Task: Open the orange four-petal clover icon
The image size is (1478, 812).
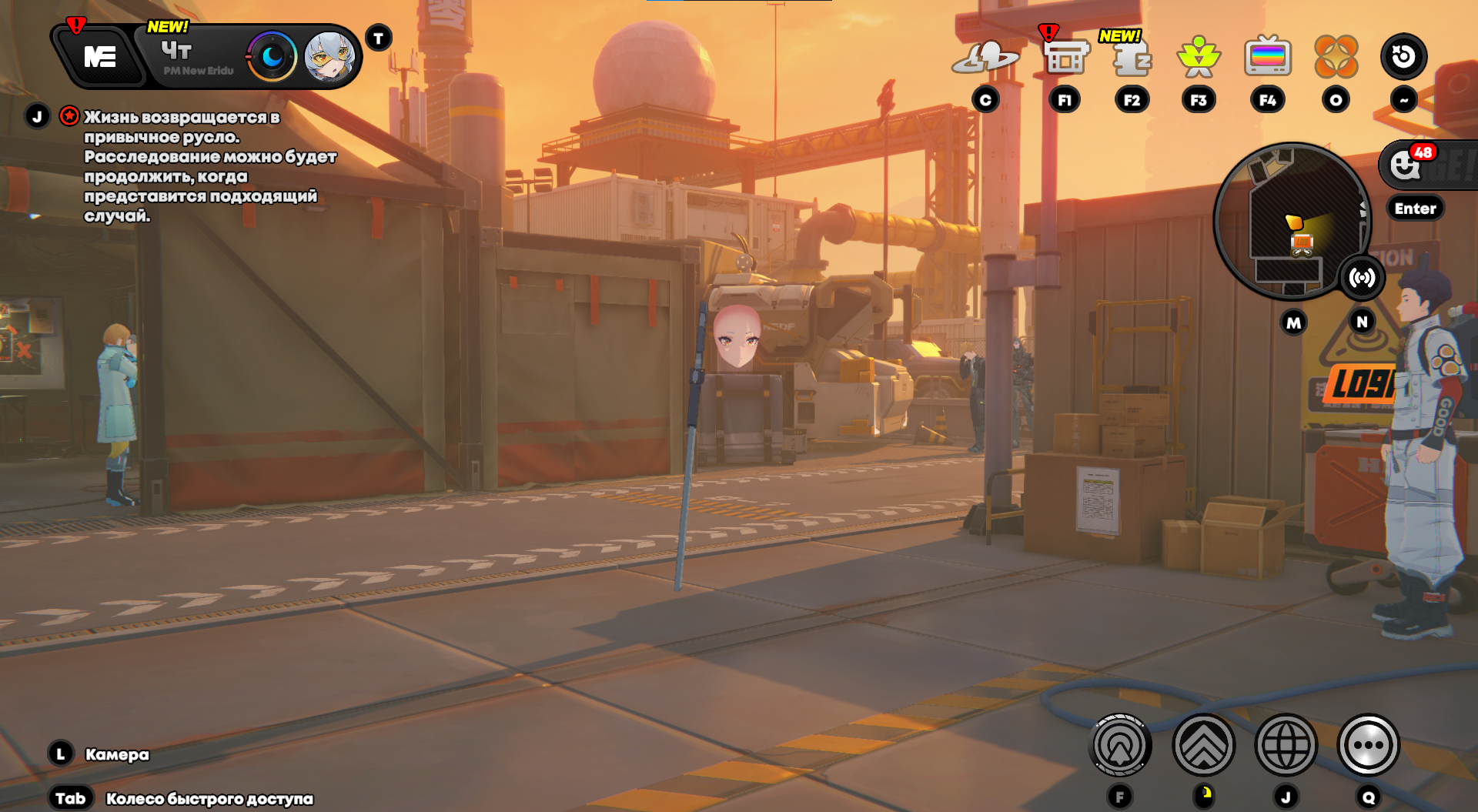Action: coord(1336,57)
